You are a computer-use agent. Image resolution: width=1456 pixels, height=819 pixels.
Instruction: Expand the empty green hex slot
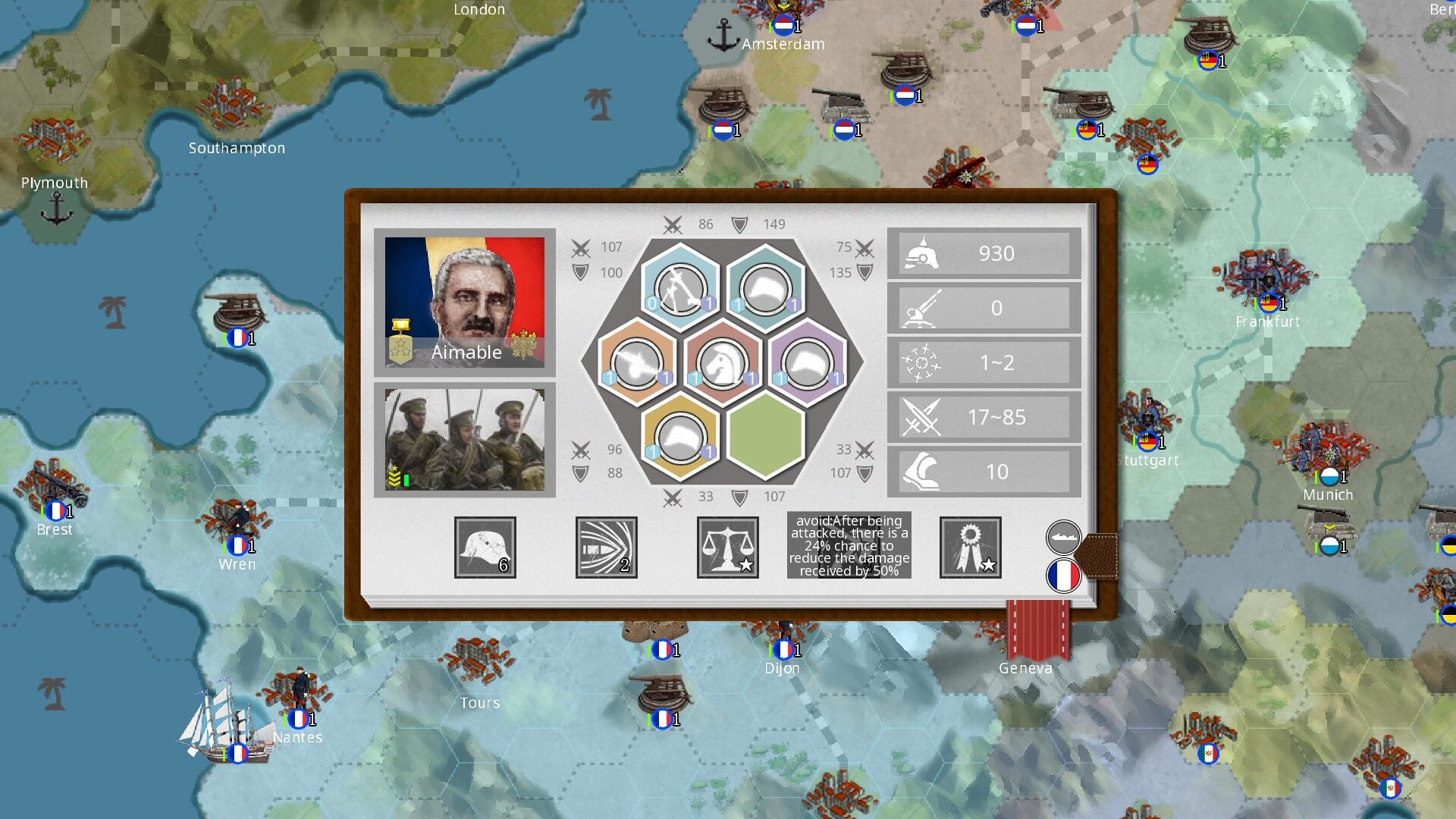[767, 438]
